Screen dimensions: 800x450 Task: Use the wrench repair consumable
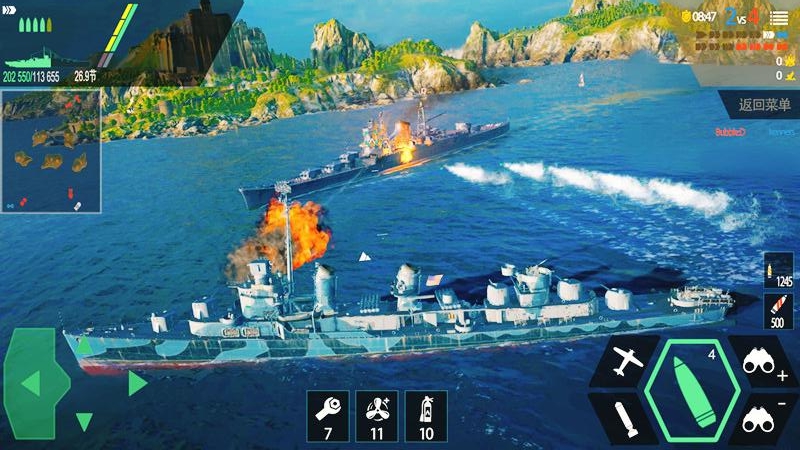328,416
